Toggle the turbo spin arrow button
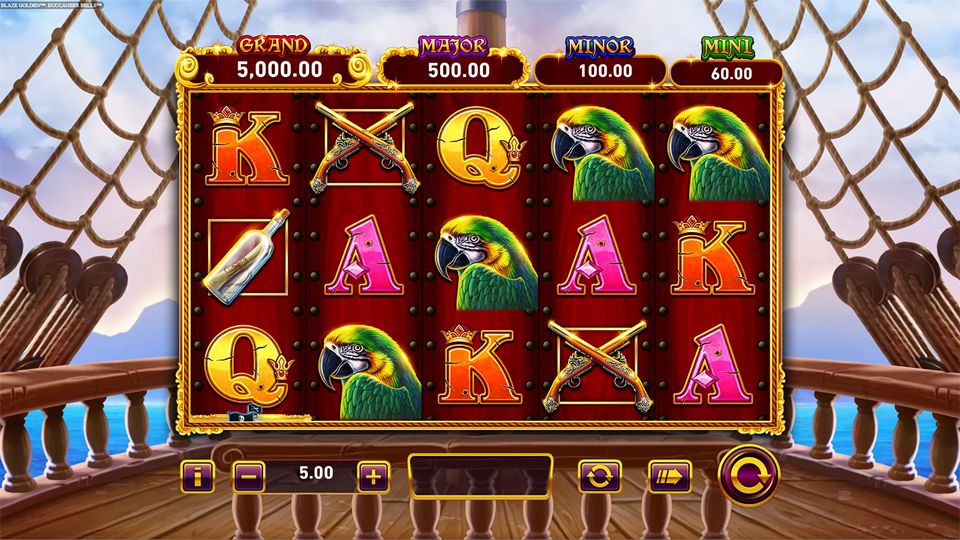 670,476
